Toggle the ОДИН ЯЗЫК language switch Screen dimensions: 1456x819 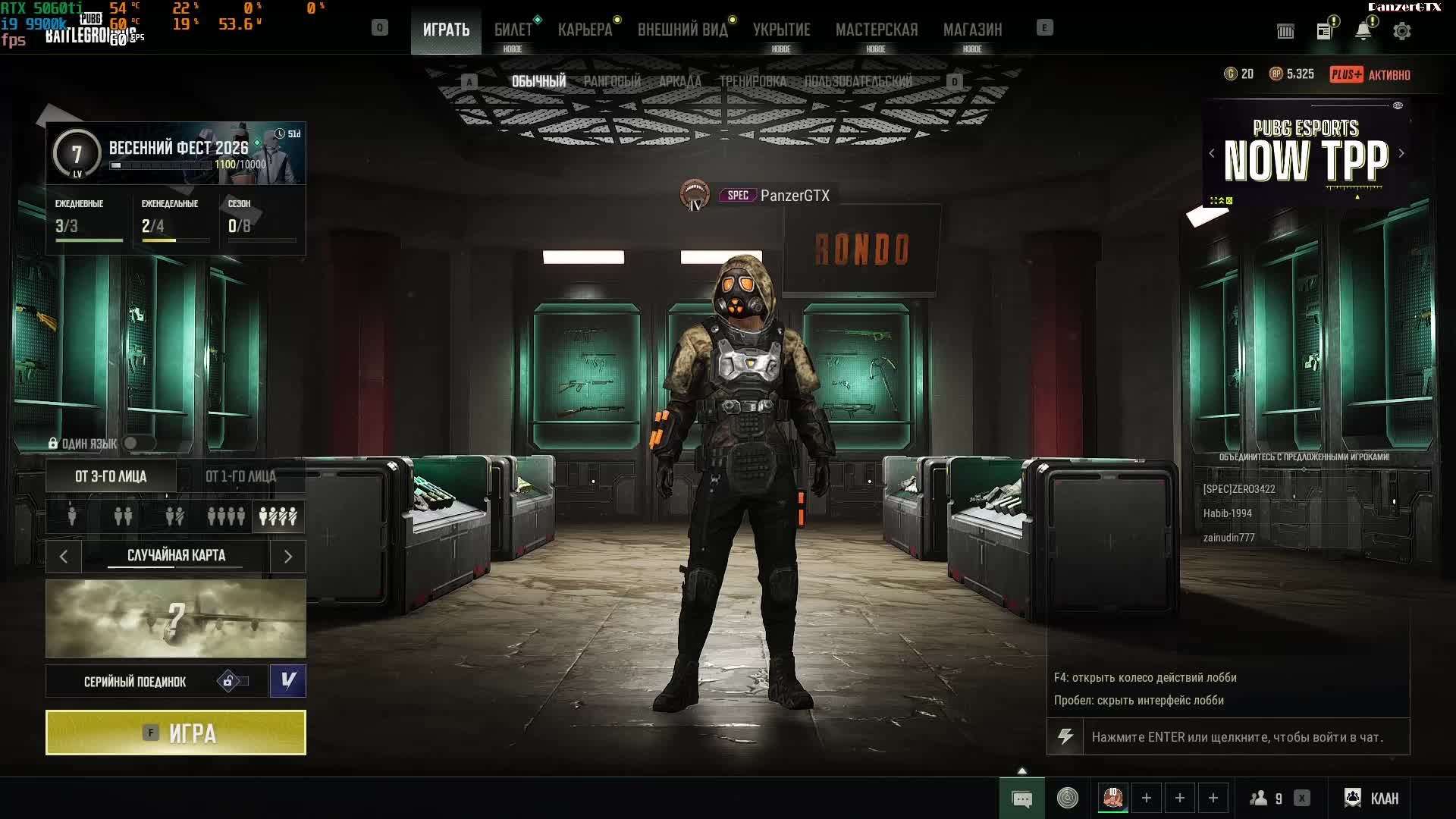tap(138, 443)
